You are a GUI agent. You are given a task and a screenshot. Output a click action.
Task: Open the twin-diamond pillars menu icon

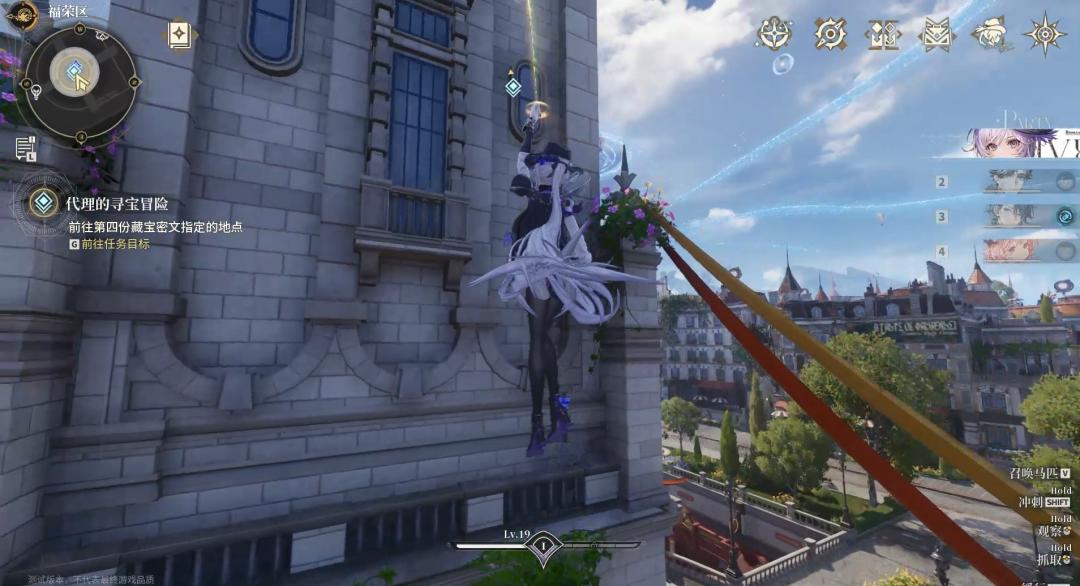coord(883,34)
